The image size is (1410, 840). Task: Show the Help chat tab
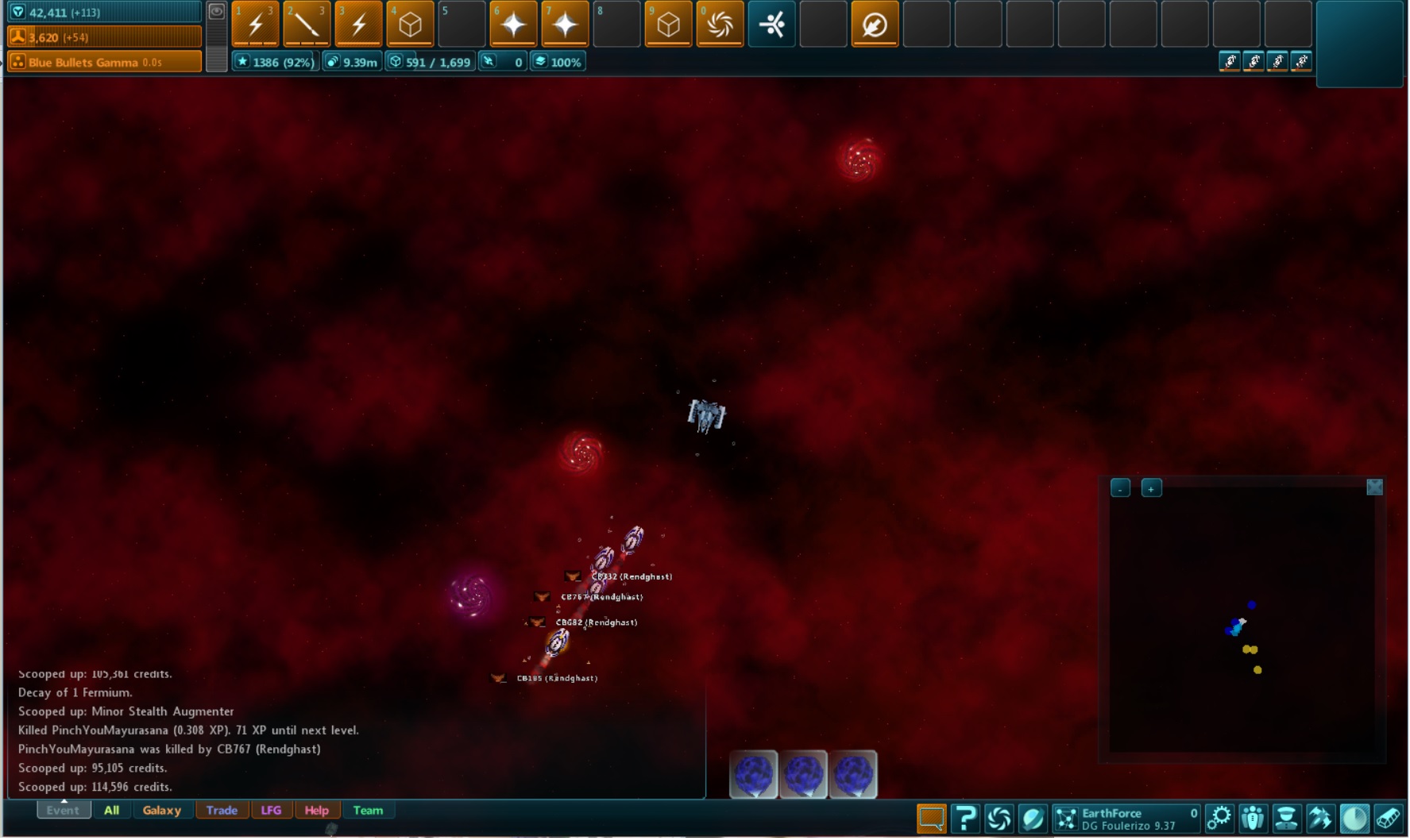316,811
